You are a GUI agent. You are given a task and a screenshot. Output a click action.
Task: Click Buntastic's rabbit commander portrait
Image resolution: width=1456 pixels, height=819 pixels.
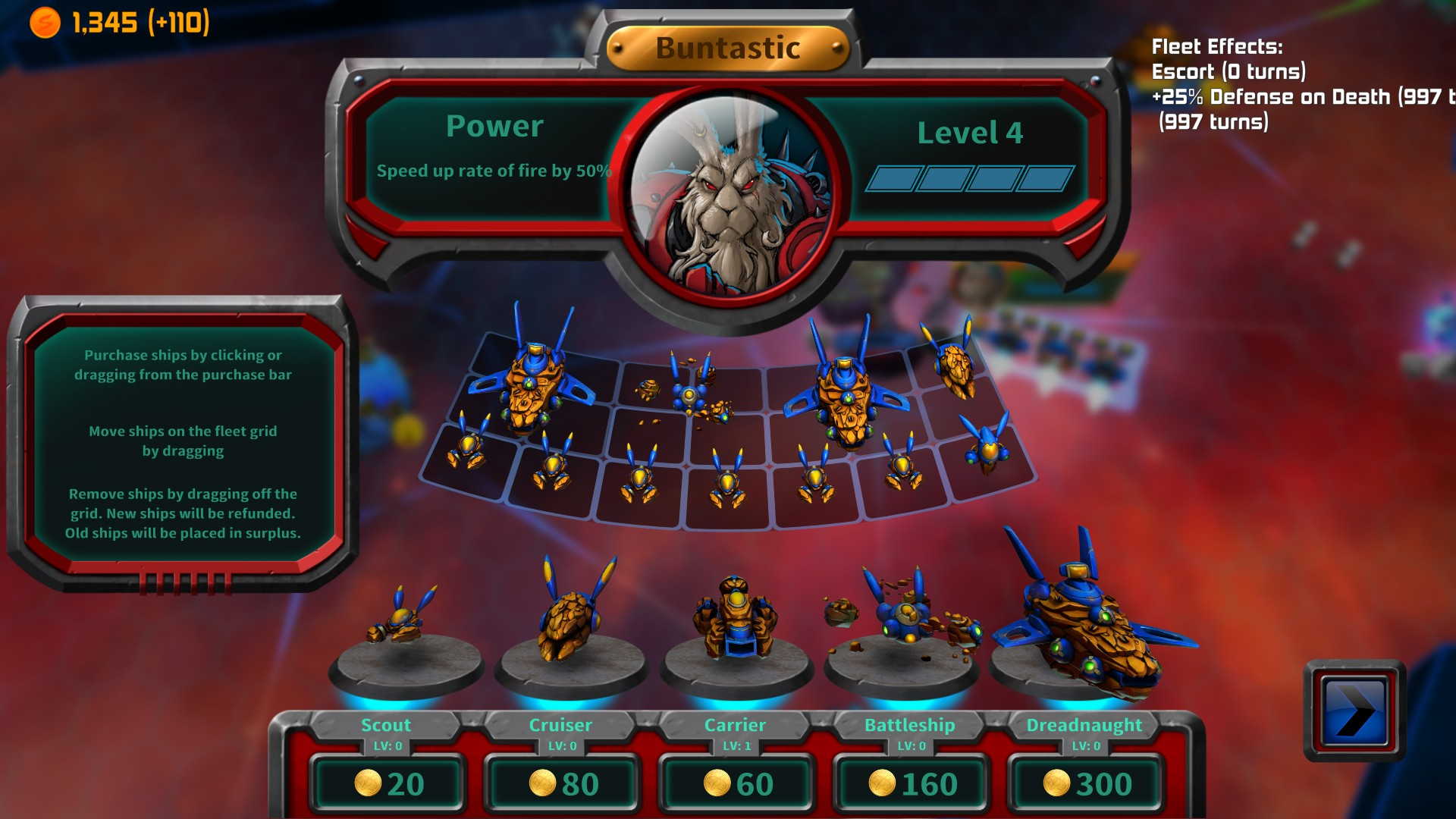[x=730, y=196]
